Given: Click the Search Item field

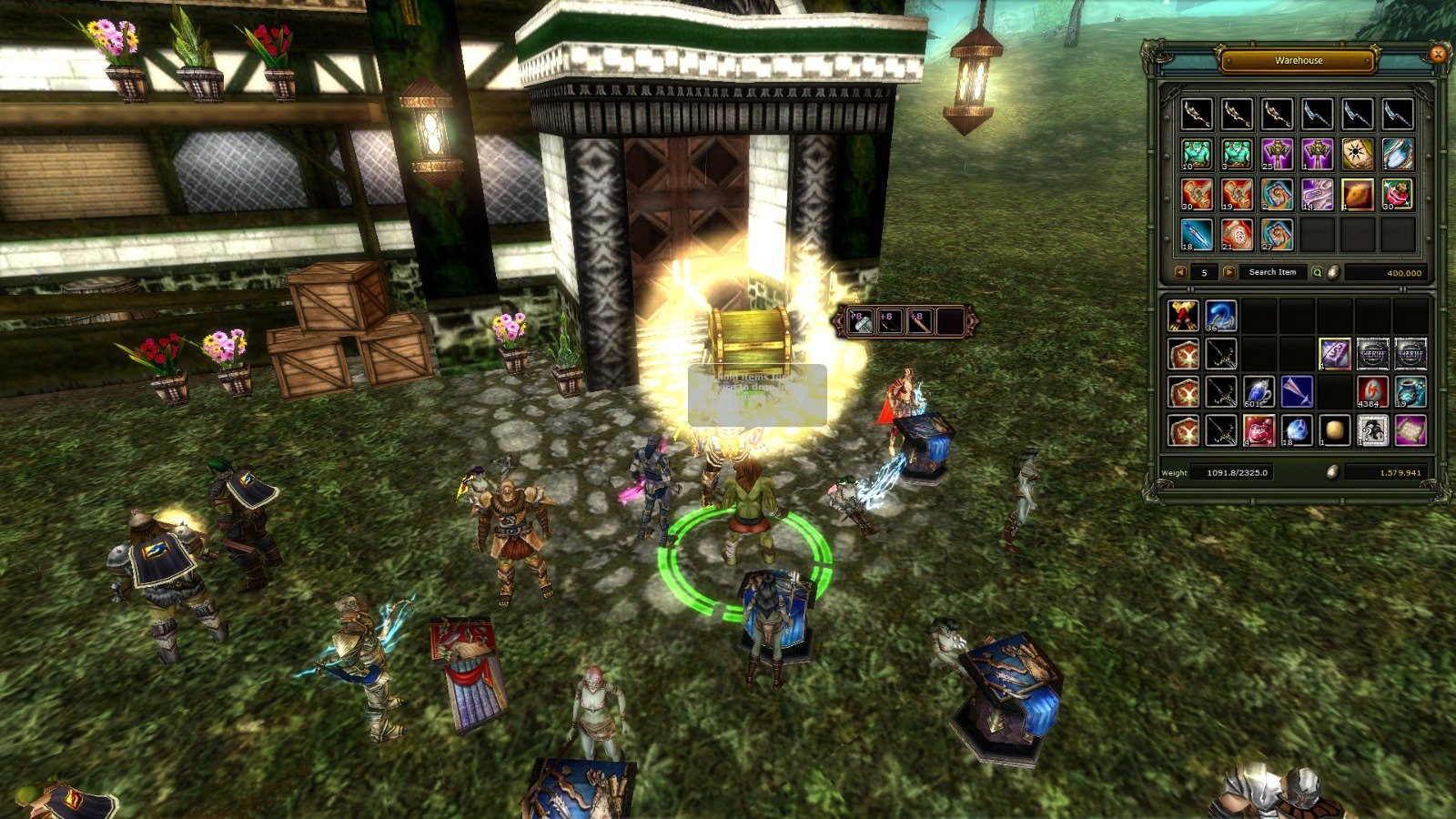Looking at the screenshot, I should [1272, 272].
